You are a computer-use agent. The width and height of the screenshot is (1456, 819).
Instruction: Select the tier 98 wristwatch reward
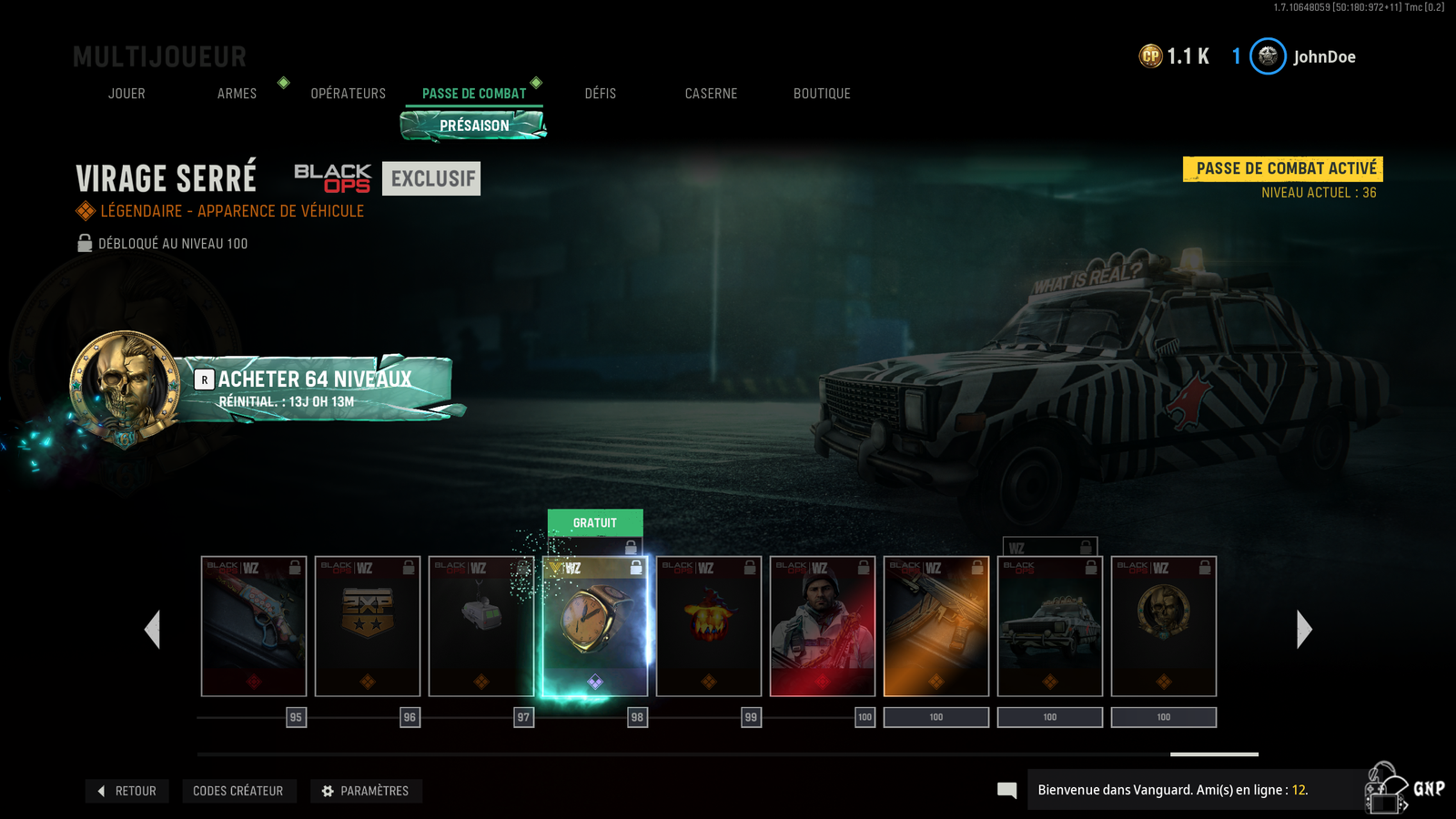tap(595, 626)
